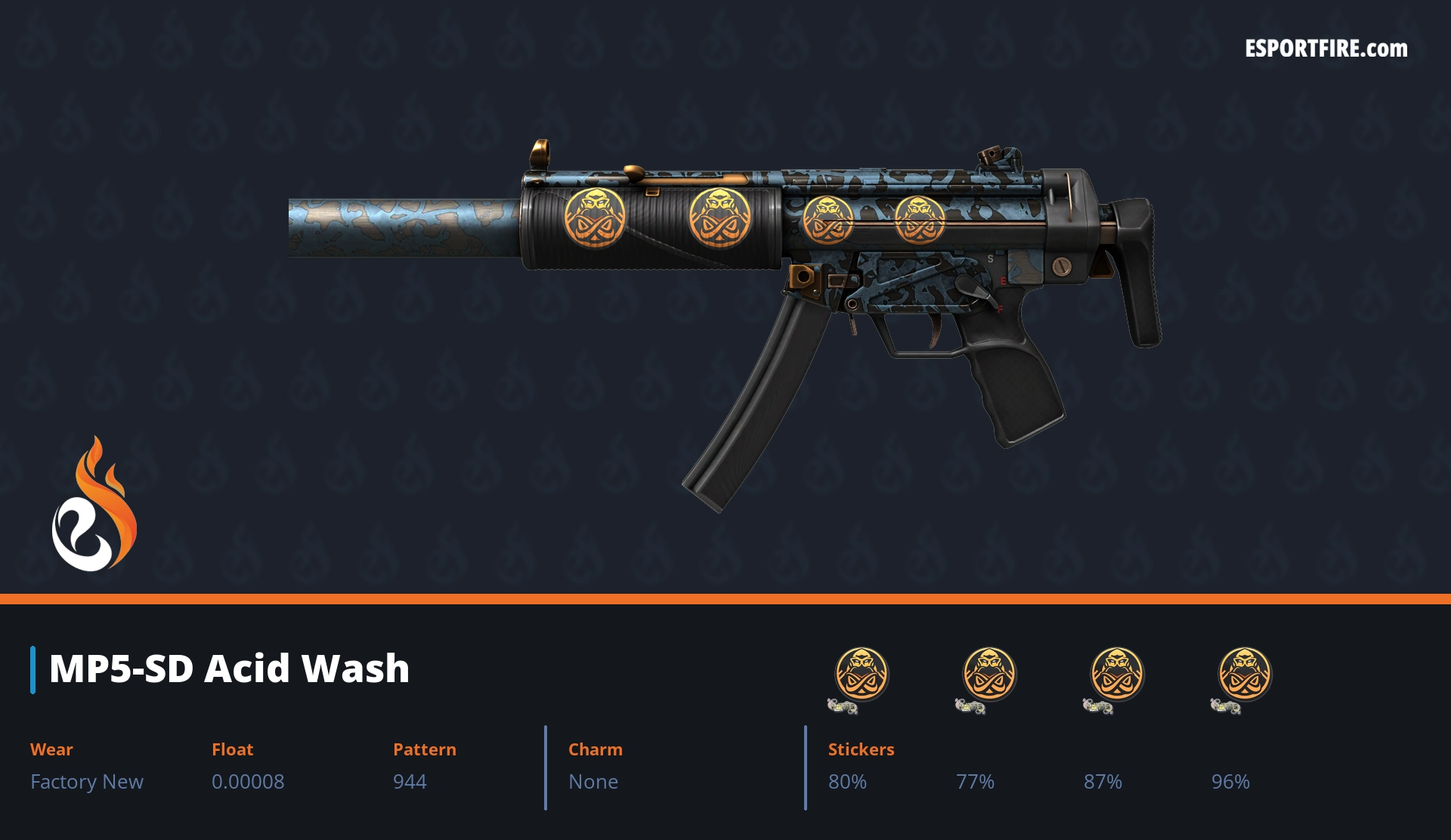The width and height of the screenshot is (1451, 840).
Task: Click the EsportFire flame logo
Action: pyautogui.click(x=94, y=505)
